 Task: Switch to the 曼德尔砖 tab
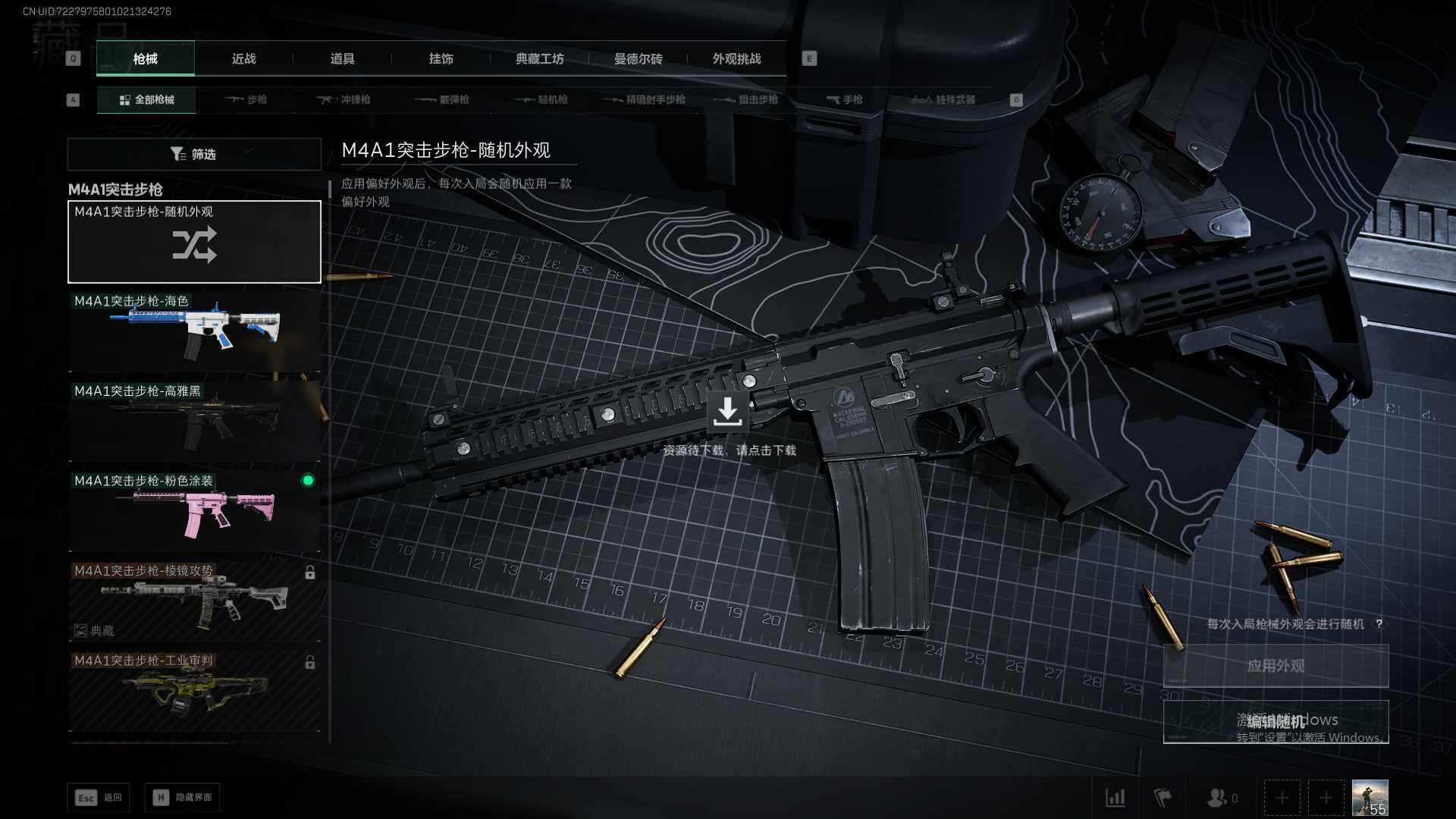[x=638, y=59]
